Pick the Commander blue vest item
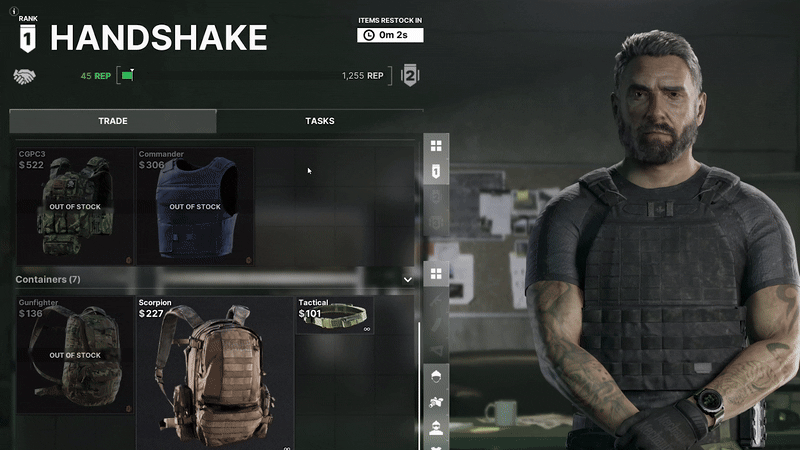The image size is (800, 450). 194,206
